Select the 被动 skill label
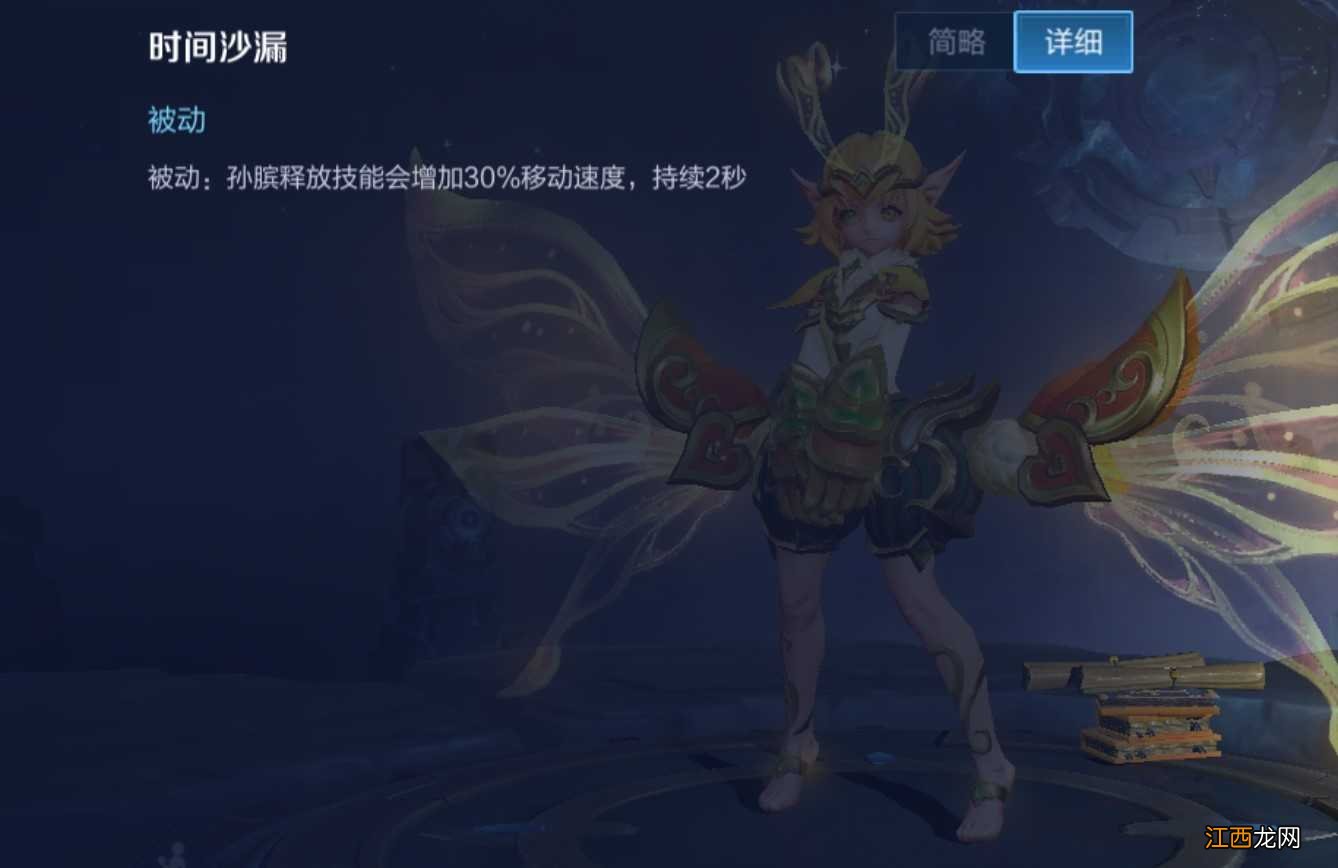Viewport: 1338px width, 868px height. [178, 121]
